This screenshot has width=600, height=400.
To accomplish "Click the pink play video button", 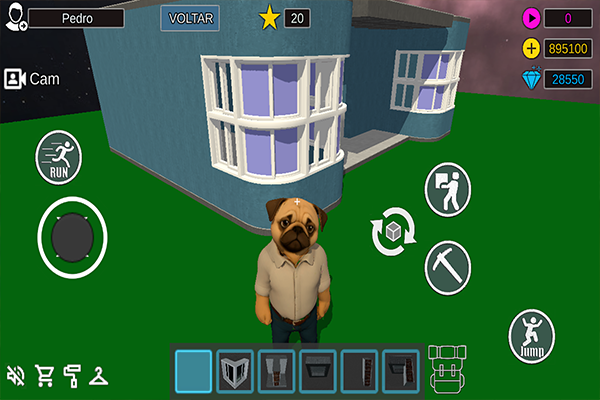I will [x=531, y=18].
